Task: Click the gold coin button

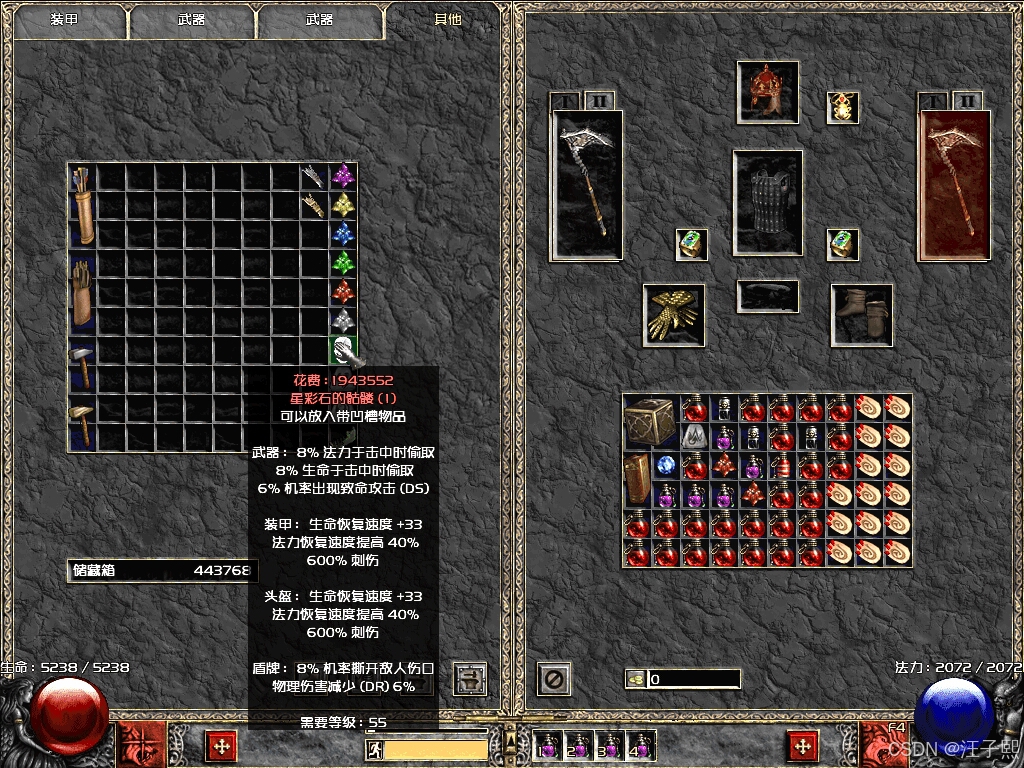Action: pyautogui.click(x=634, y=680)
